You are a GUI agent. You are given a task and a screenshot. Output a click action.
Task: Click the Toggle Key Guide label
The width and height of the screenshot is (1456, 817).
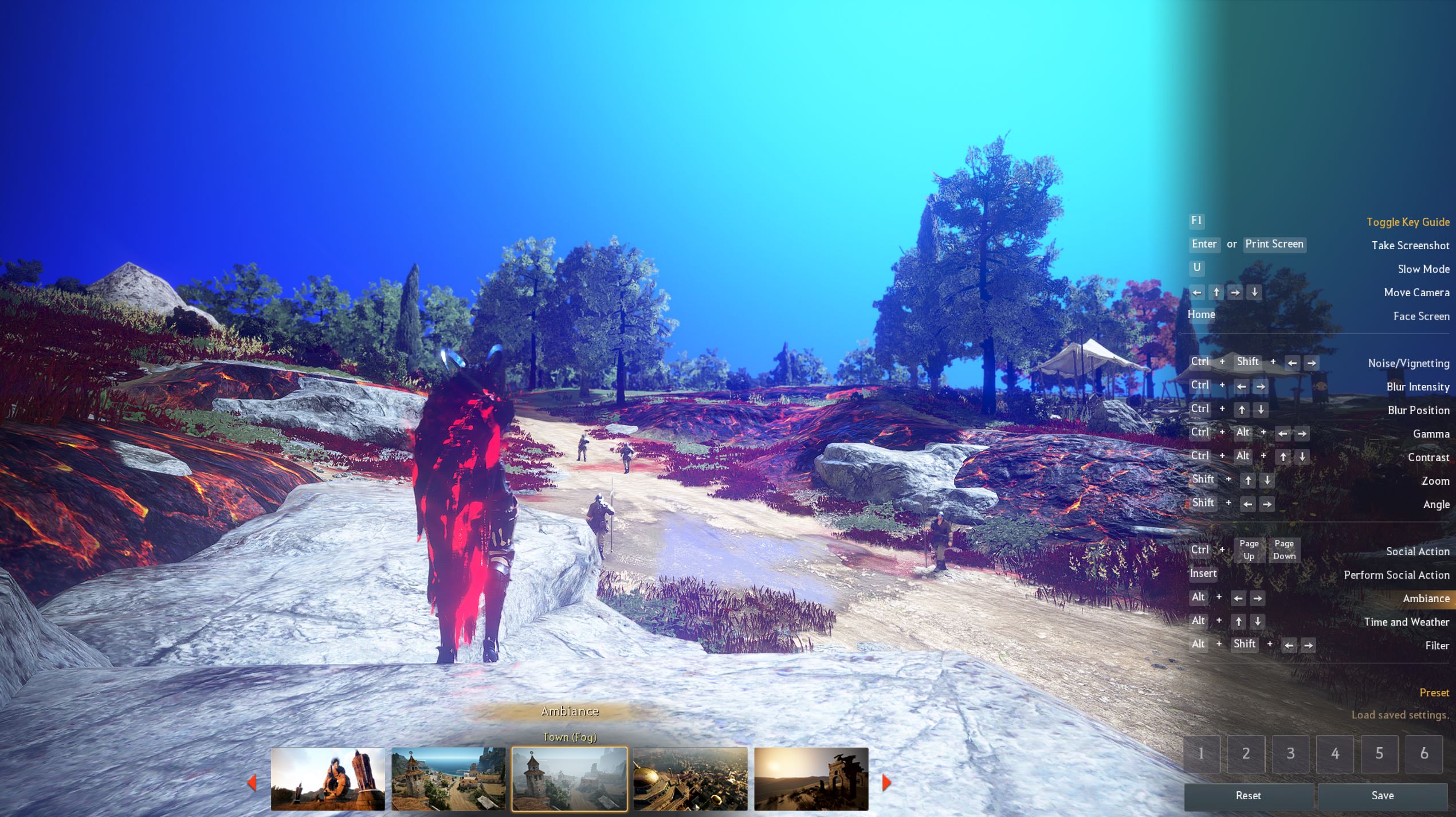(1407, 222)
